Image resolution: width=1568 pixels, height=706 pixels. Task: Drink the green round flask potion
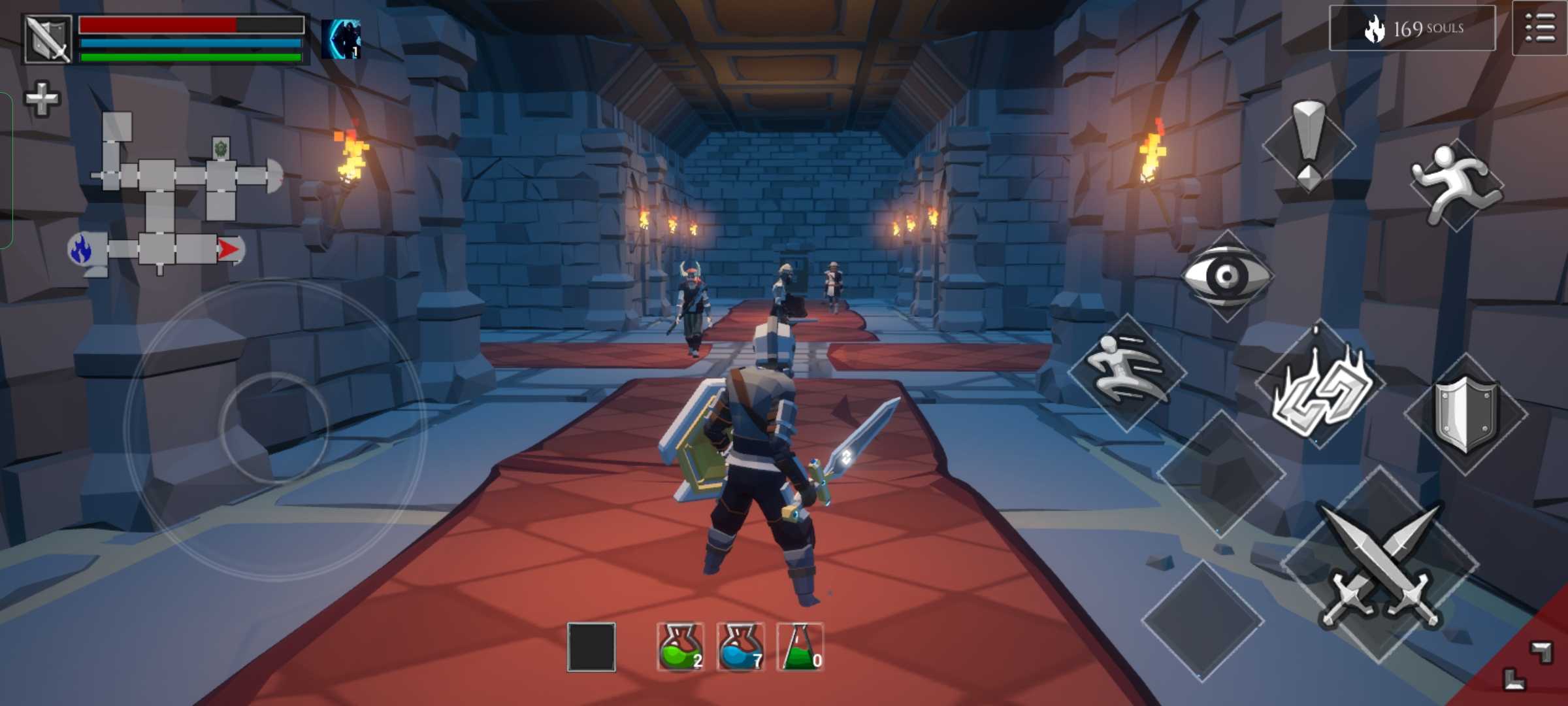[680, 647]
